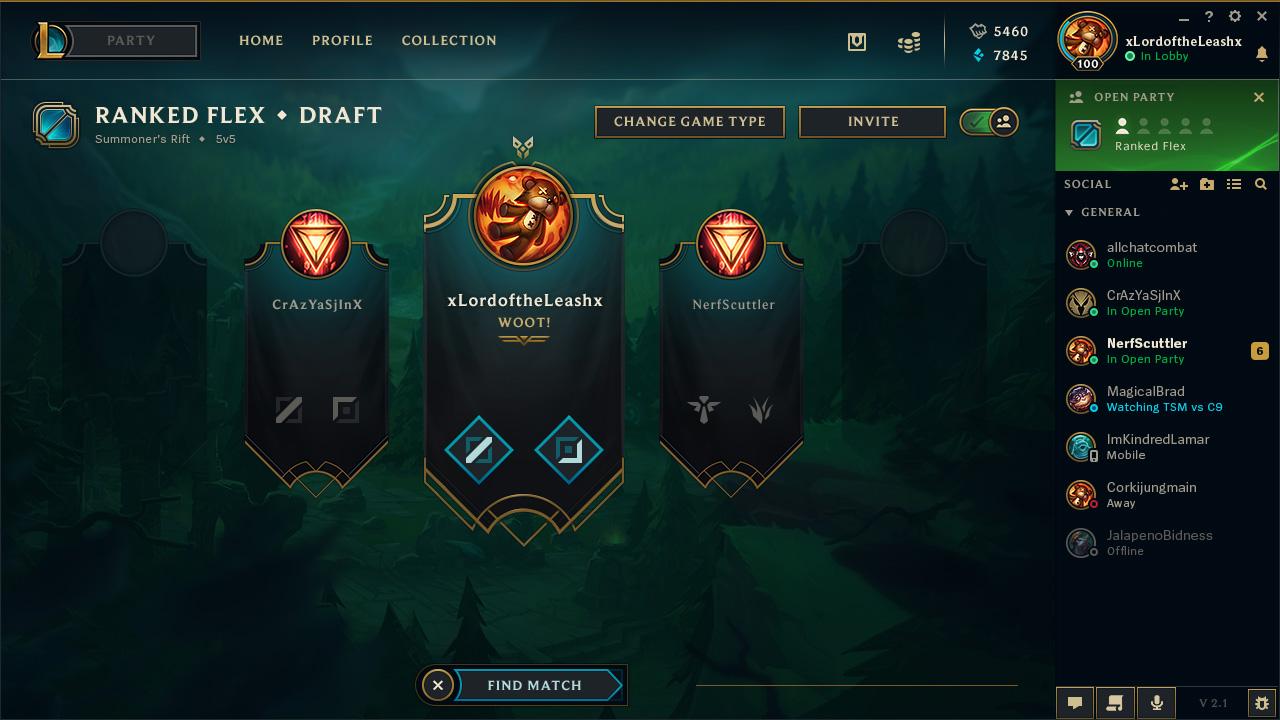The image size is (1280, 720).
Task: Open the client settings gear
Action: [1235, 17]
